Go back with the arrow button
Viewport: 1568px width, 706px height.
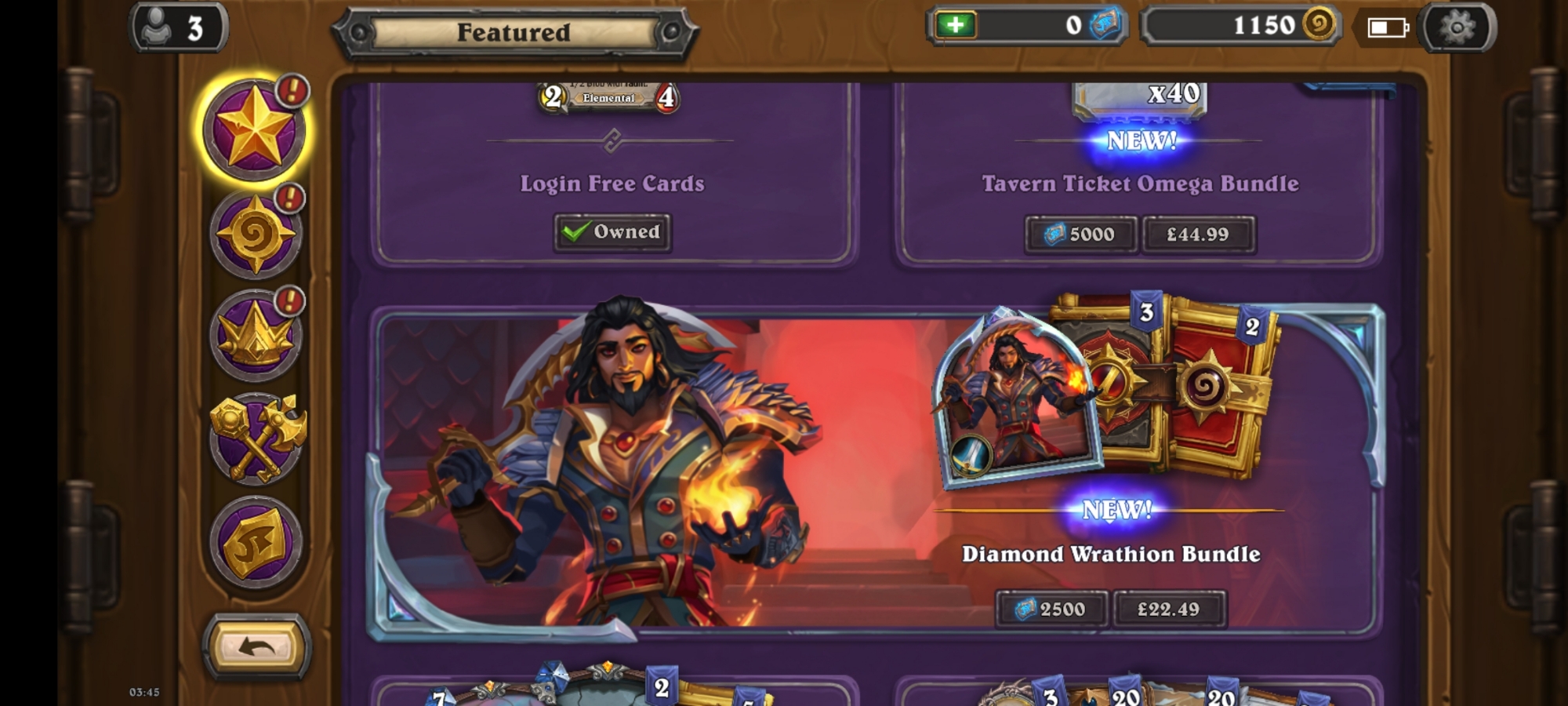click(x=256, y=647)
